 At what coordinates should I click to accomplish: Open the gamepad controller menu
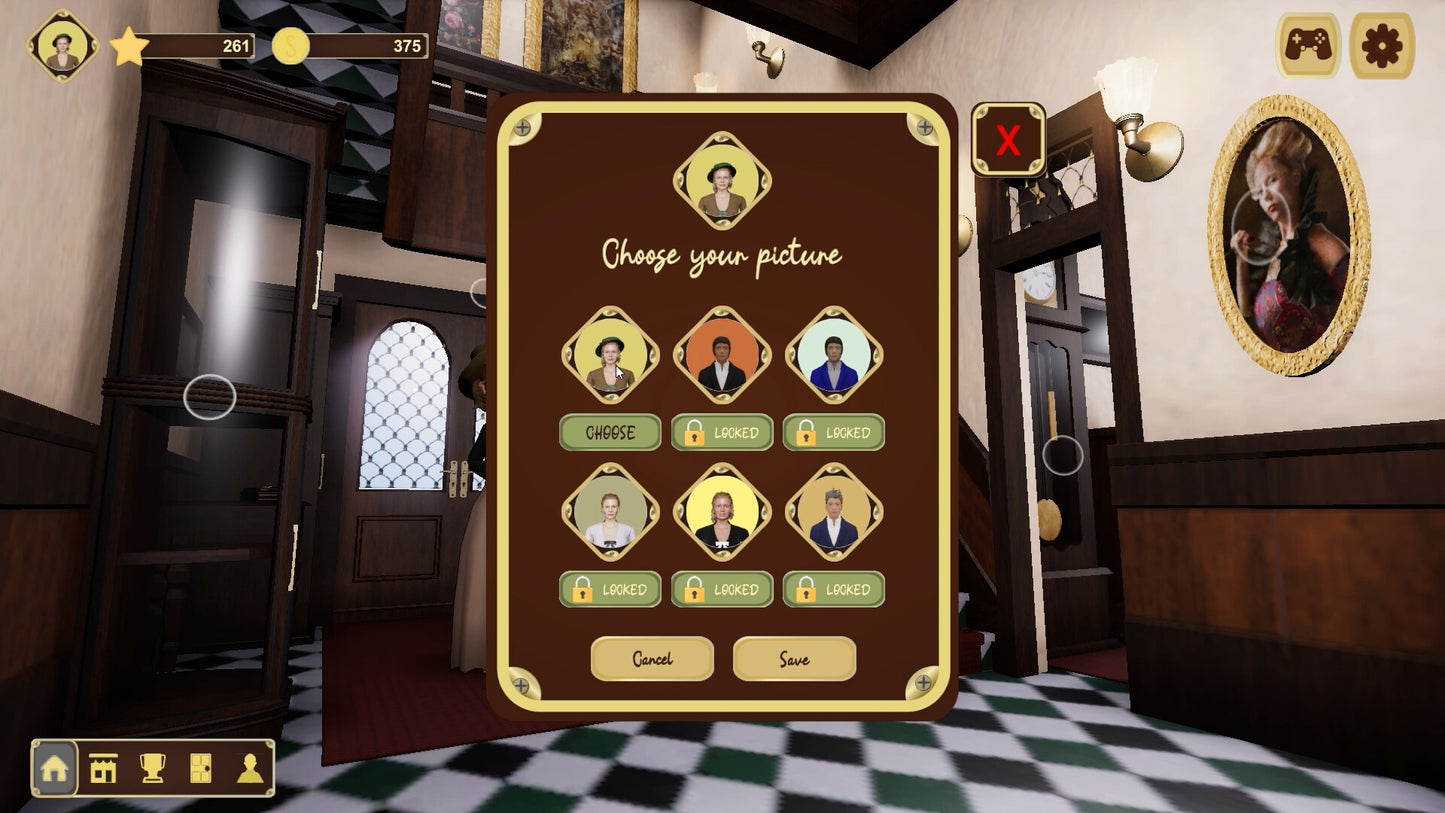(x=1308, y=46)
